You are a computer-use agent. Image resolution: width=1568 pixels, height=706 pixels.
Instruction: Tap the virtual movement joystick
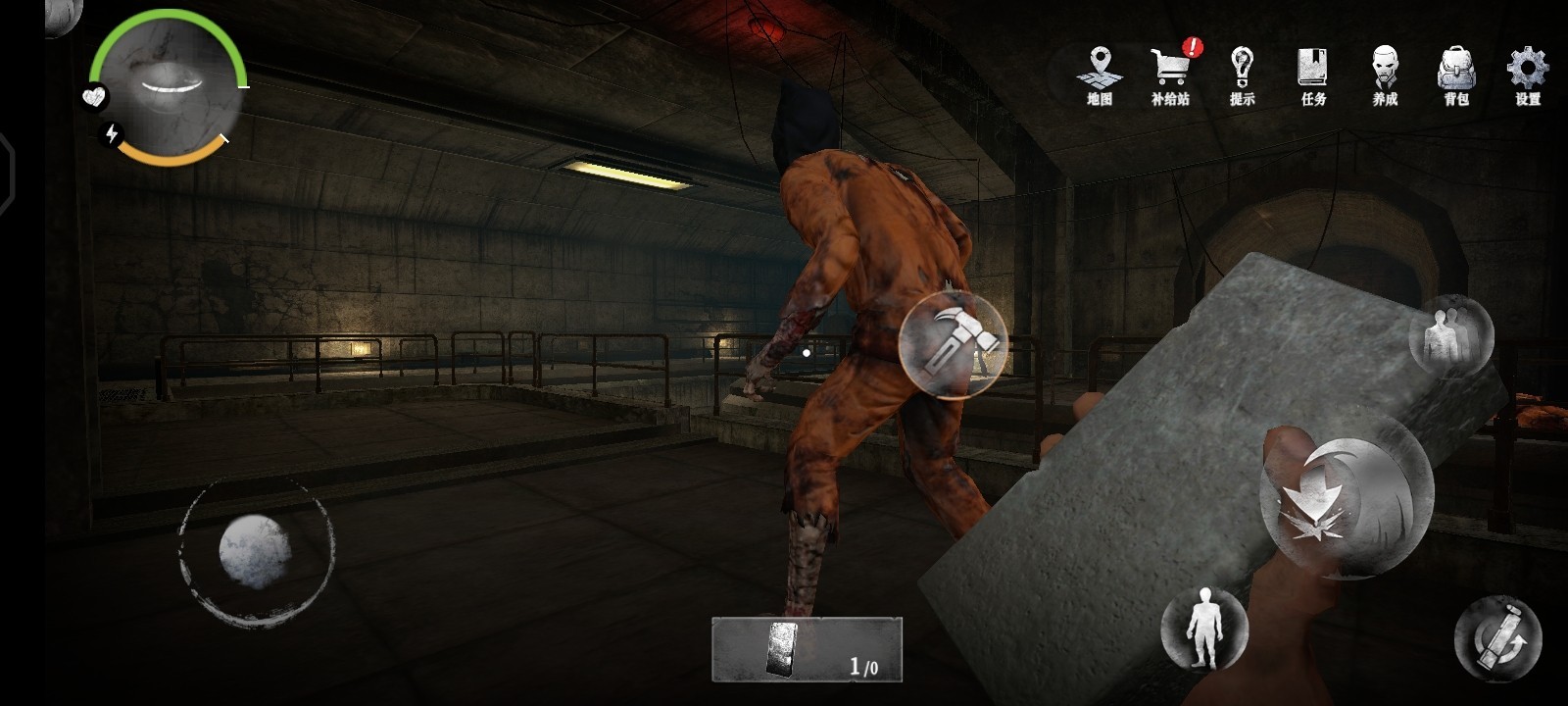pyautogui.click(x=255, y=551)
